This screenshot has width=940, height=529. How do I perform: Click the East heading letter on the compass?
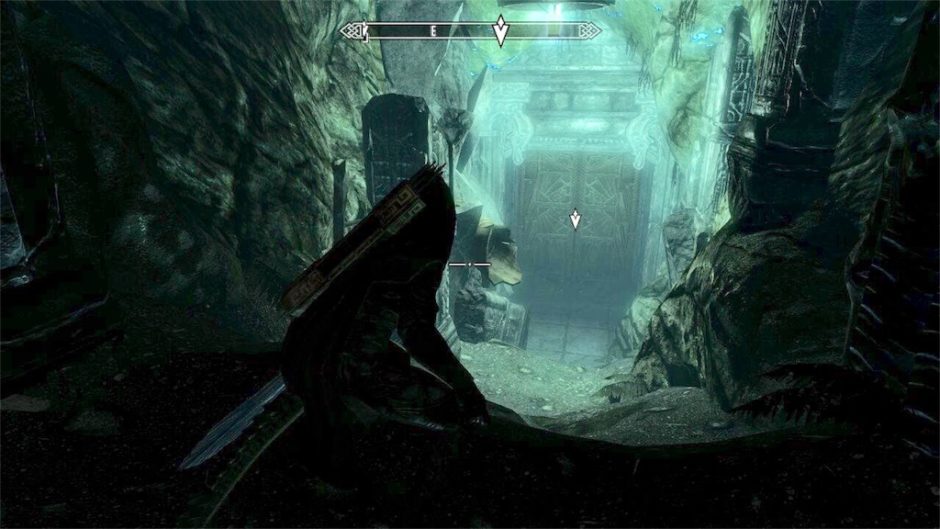coord(433,31)
